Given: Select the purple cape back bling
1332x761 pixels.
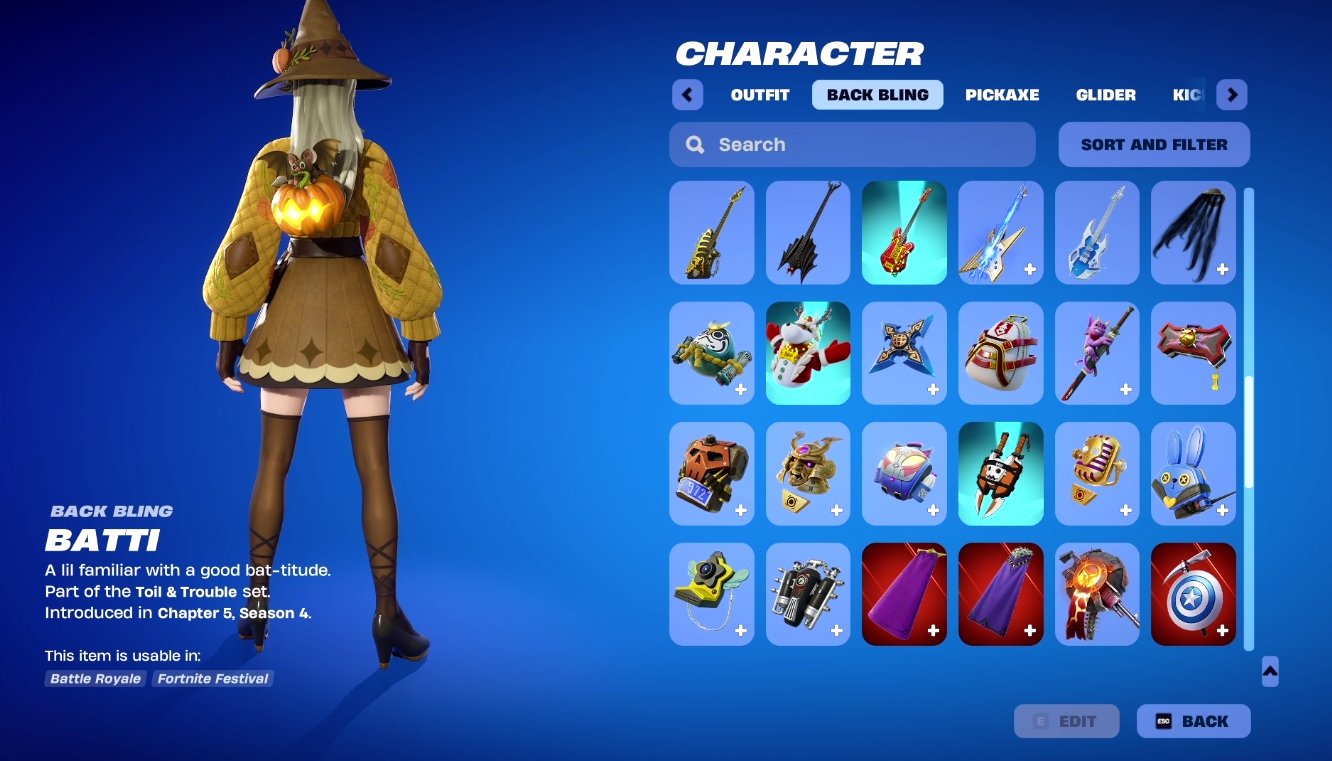Looking at the screenshot, I should 904,593.
